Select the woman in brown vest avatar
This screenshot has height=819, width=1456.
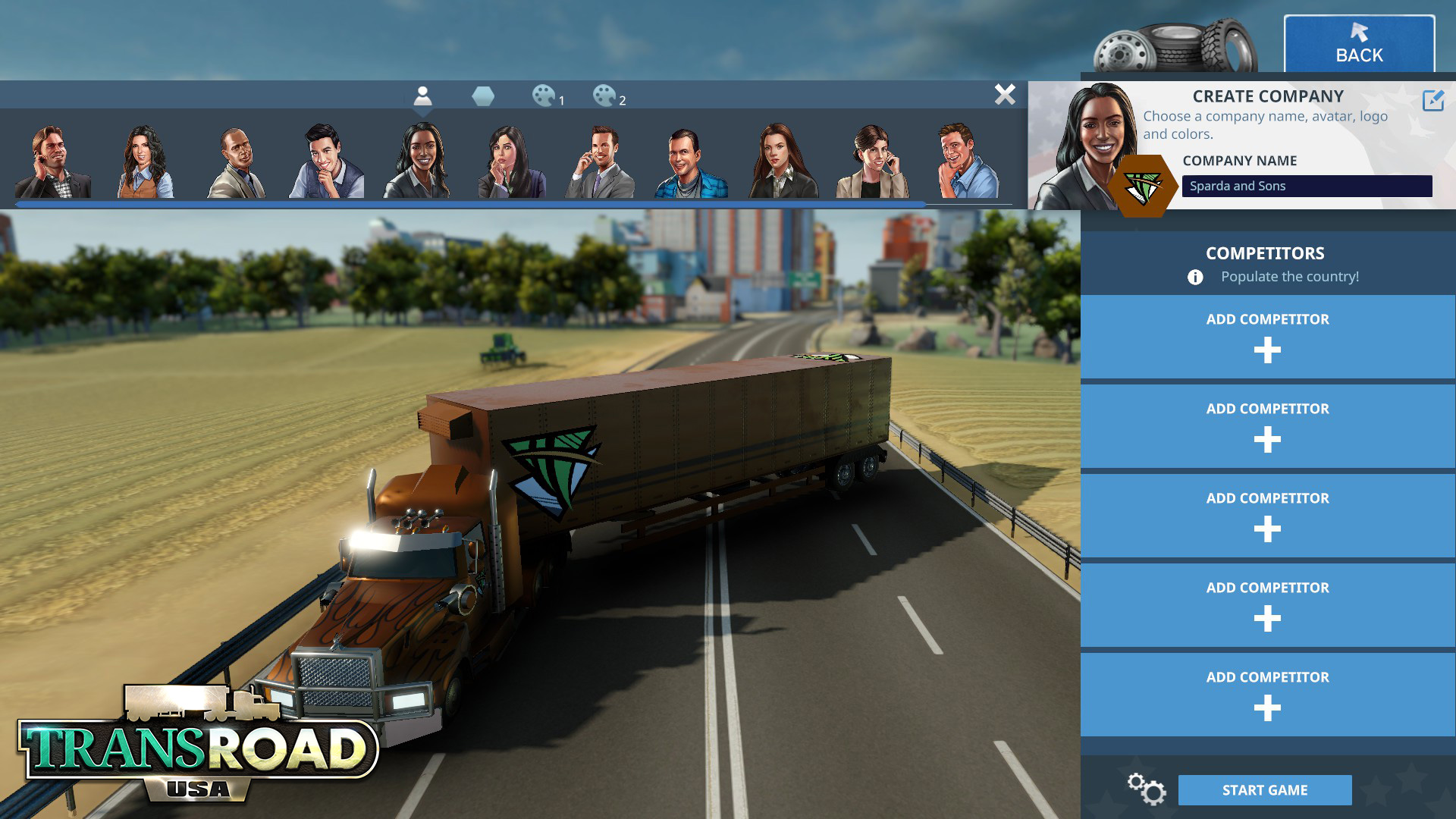point(145,162)
